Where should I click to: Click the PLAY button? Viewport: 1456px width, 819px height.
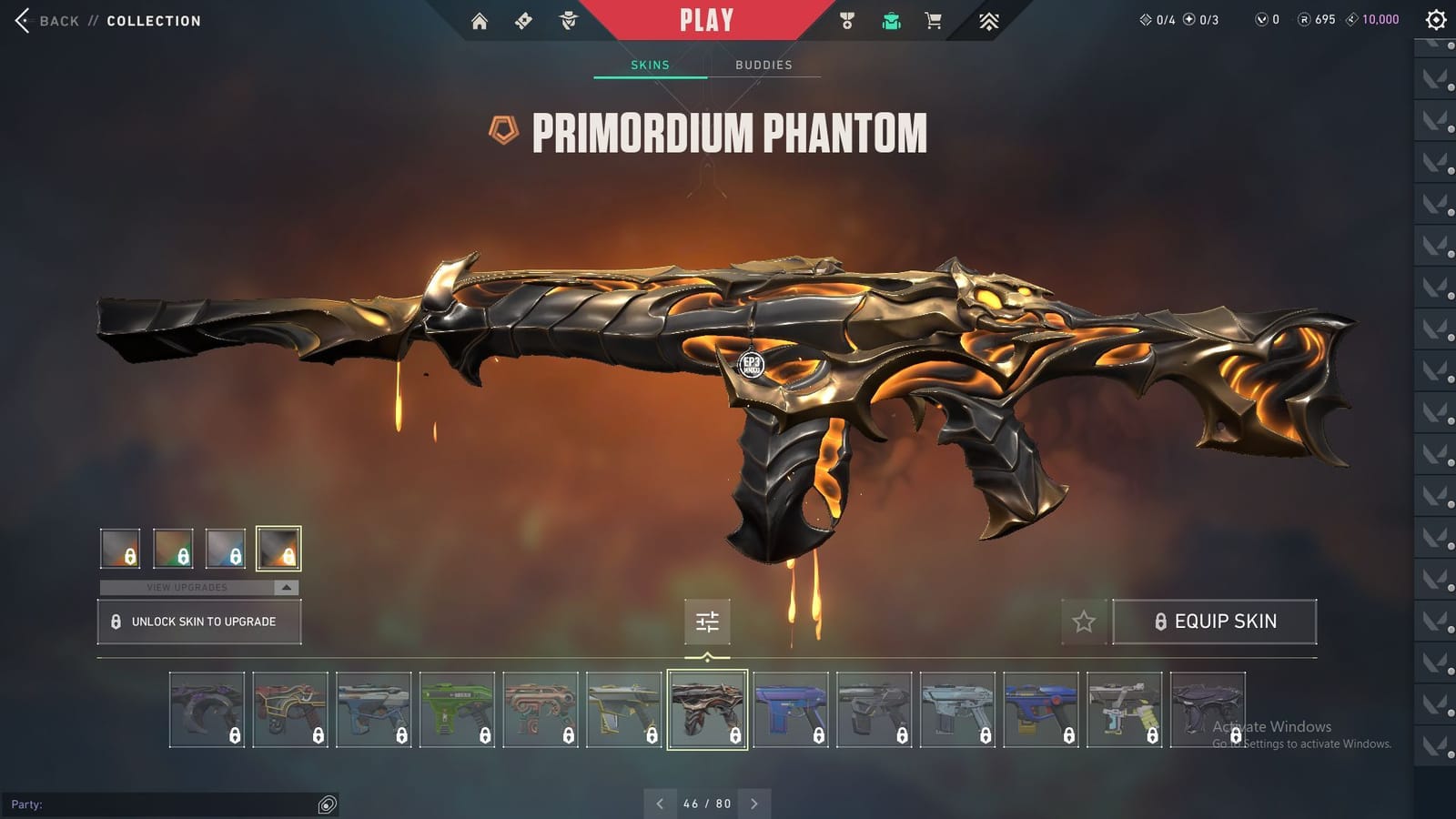(x=706, y=19)
